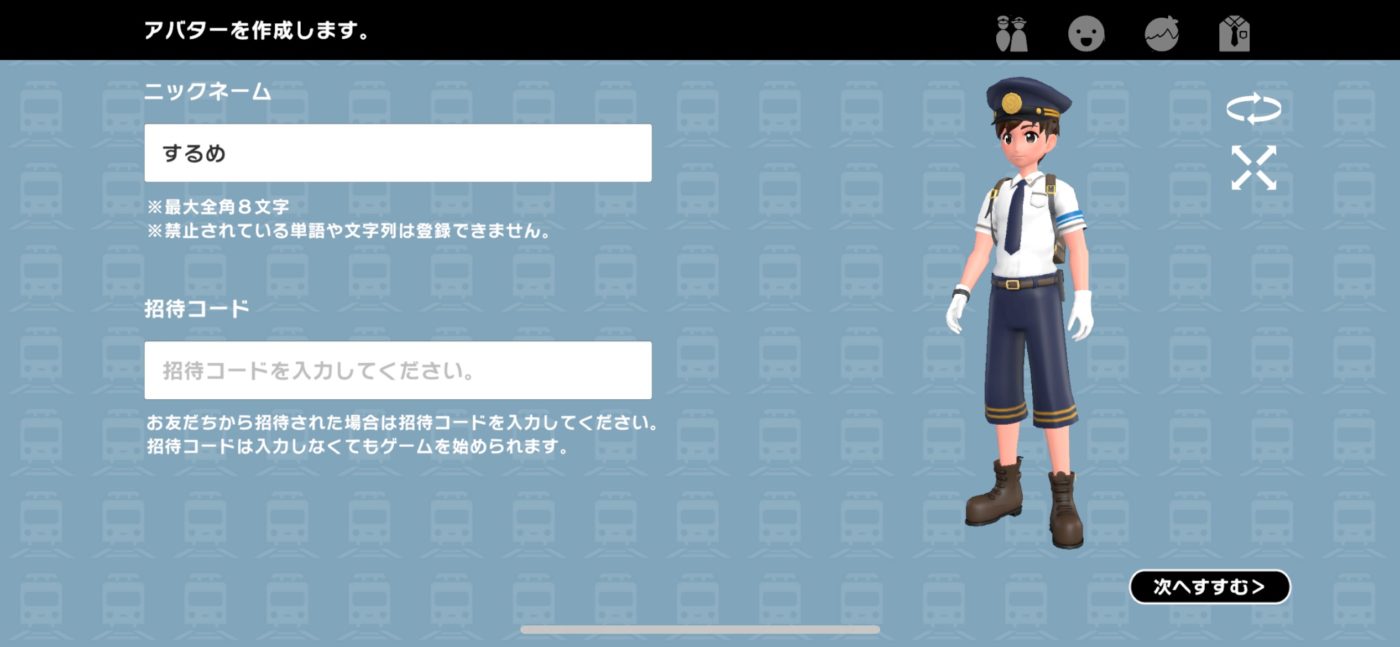Viewport: 1400px width, 647px height.
Task: Edit the nickname text field
Action: coord(397,153)
